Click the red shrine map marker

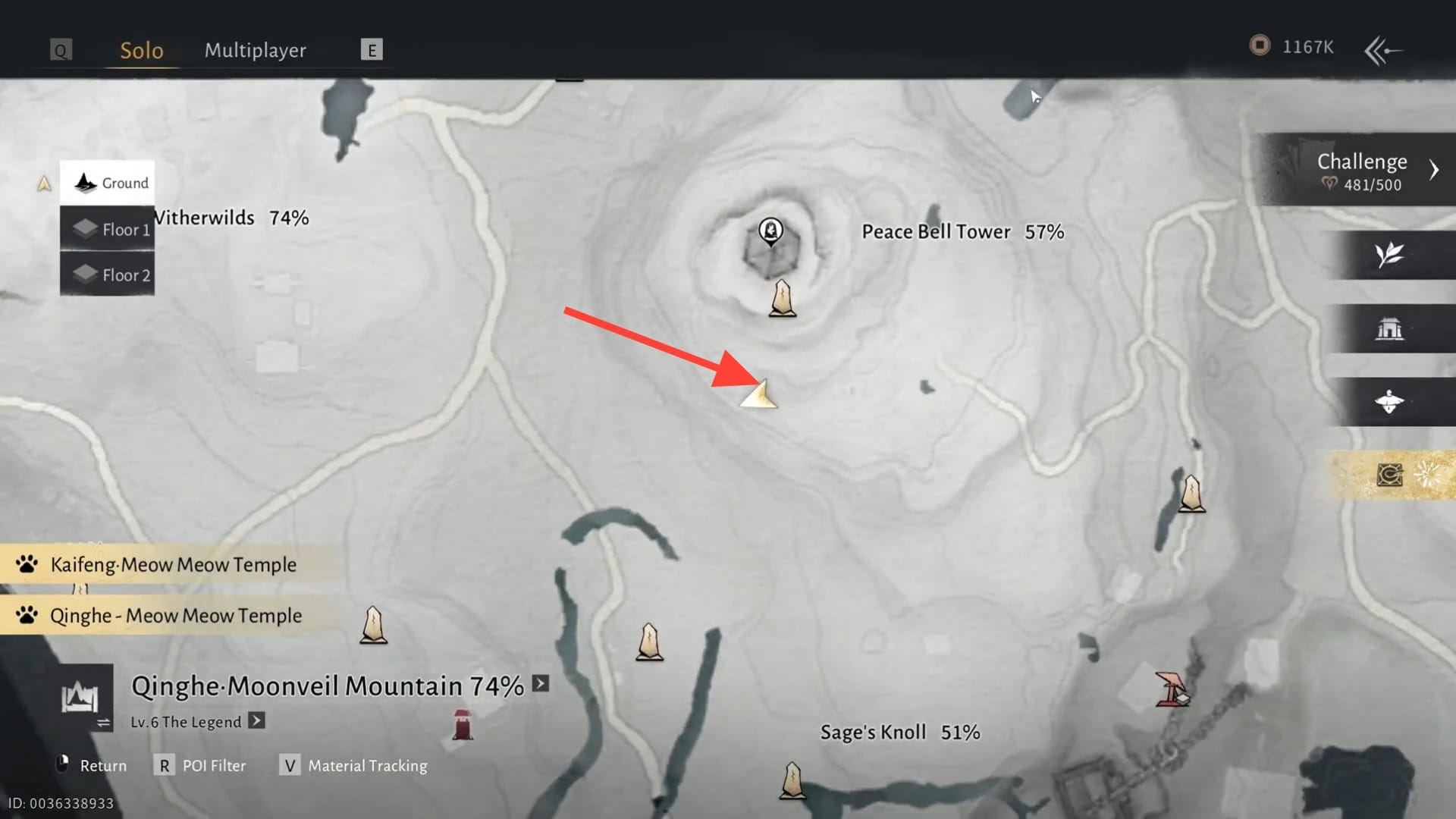(462, 725)
